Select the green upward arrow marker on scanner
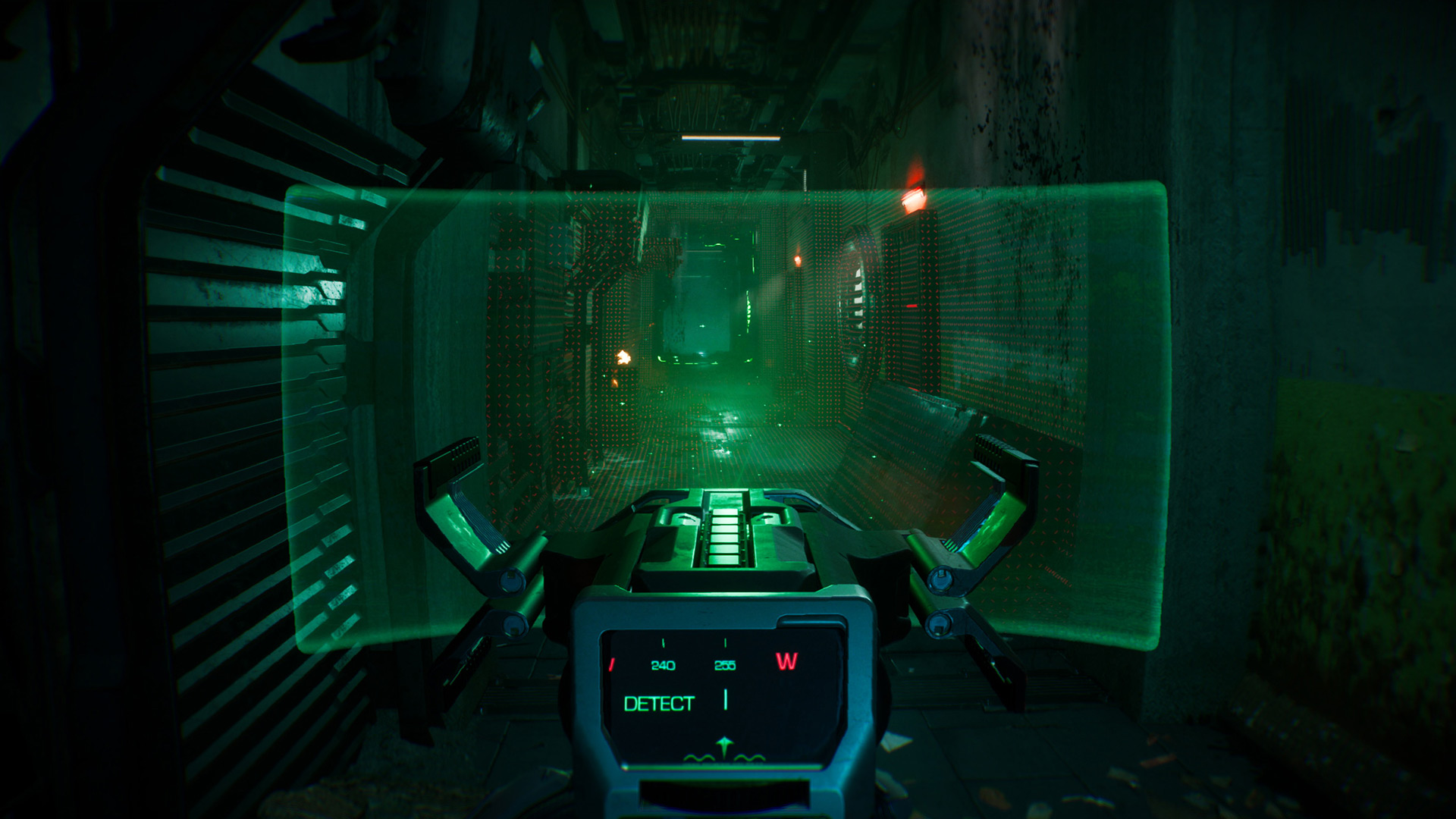Image resolution: width=1456 pixels, height=819 pixels. (724, 746)
